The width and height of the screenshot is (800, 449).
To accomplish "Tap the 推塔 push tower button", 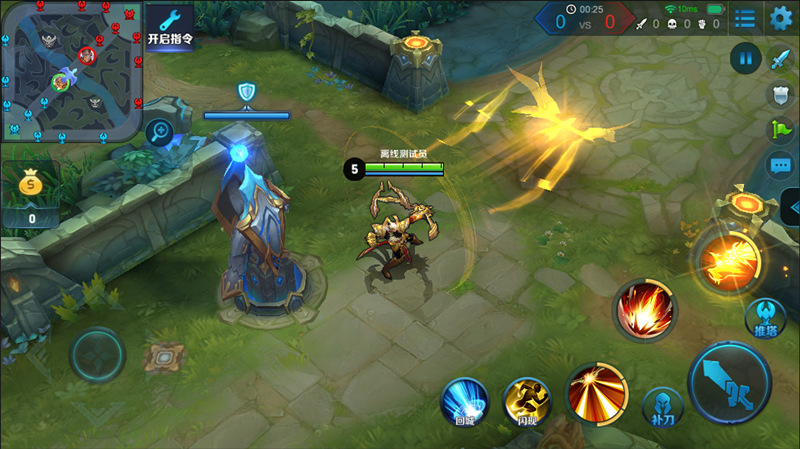I will pyautogui.click(x=765, y=318).
